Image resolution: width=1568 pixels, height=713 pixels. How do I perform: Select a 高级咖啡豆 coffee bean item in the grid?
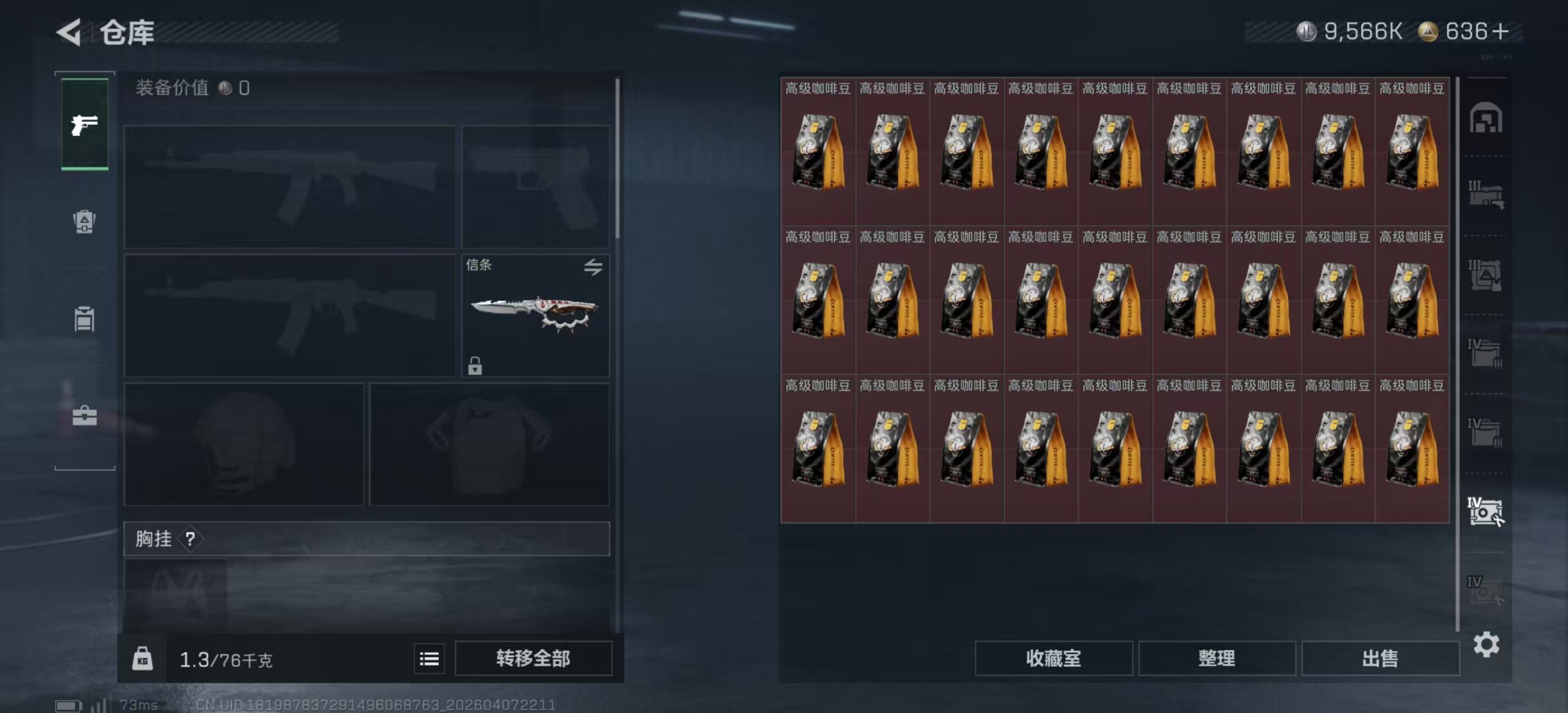click(x=817, y=152)
